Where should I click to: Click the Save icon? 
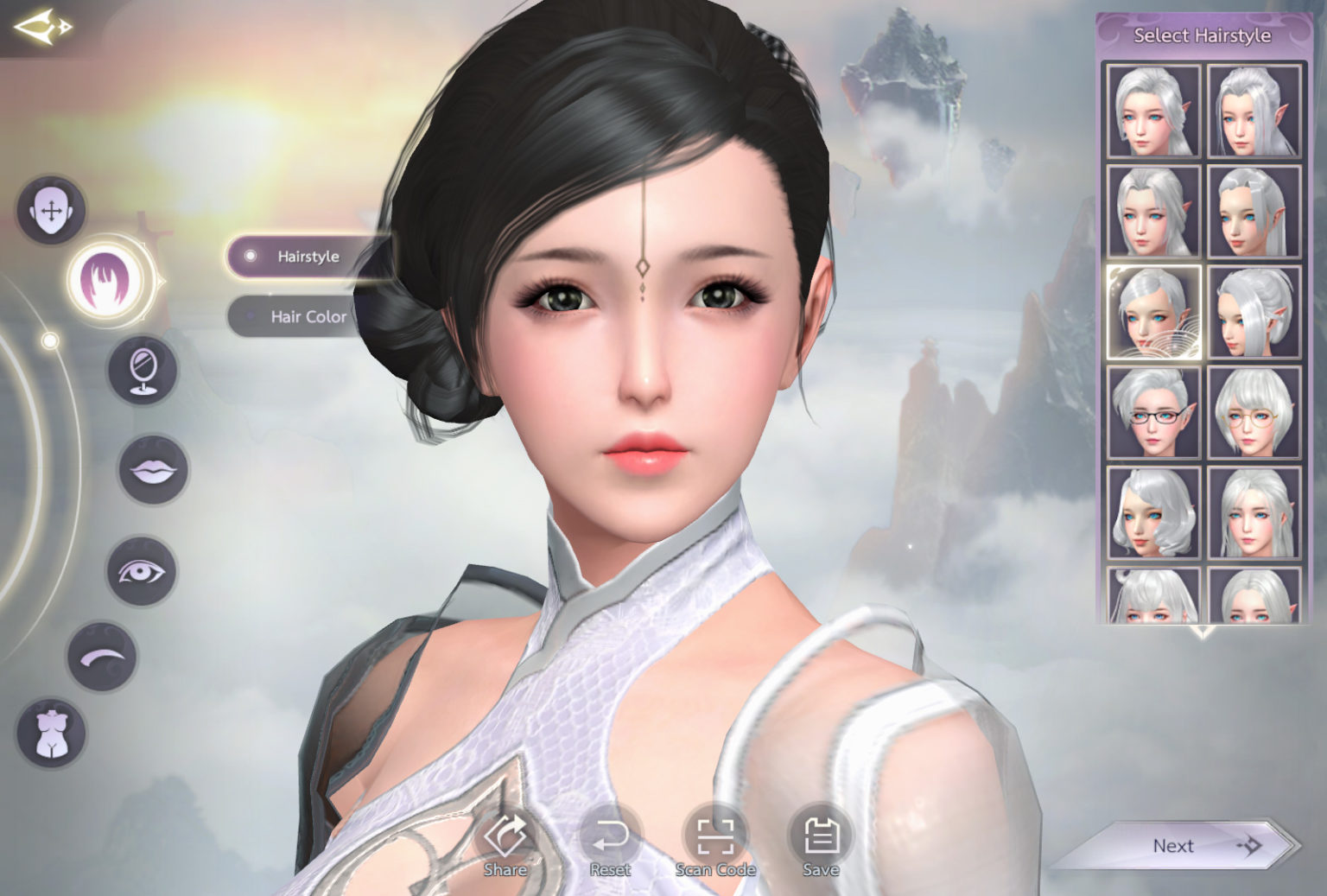[821, 836]
